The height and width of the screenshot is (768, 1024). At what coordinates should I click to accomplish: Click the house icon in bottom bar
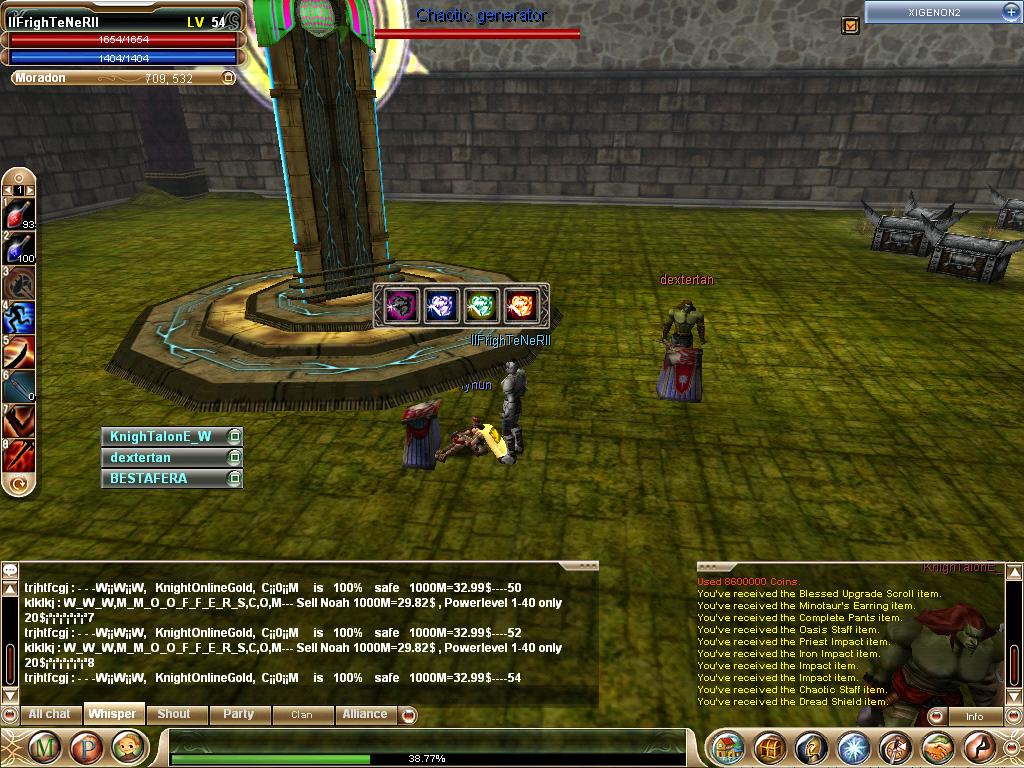(729, 747)
